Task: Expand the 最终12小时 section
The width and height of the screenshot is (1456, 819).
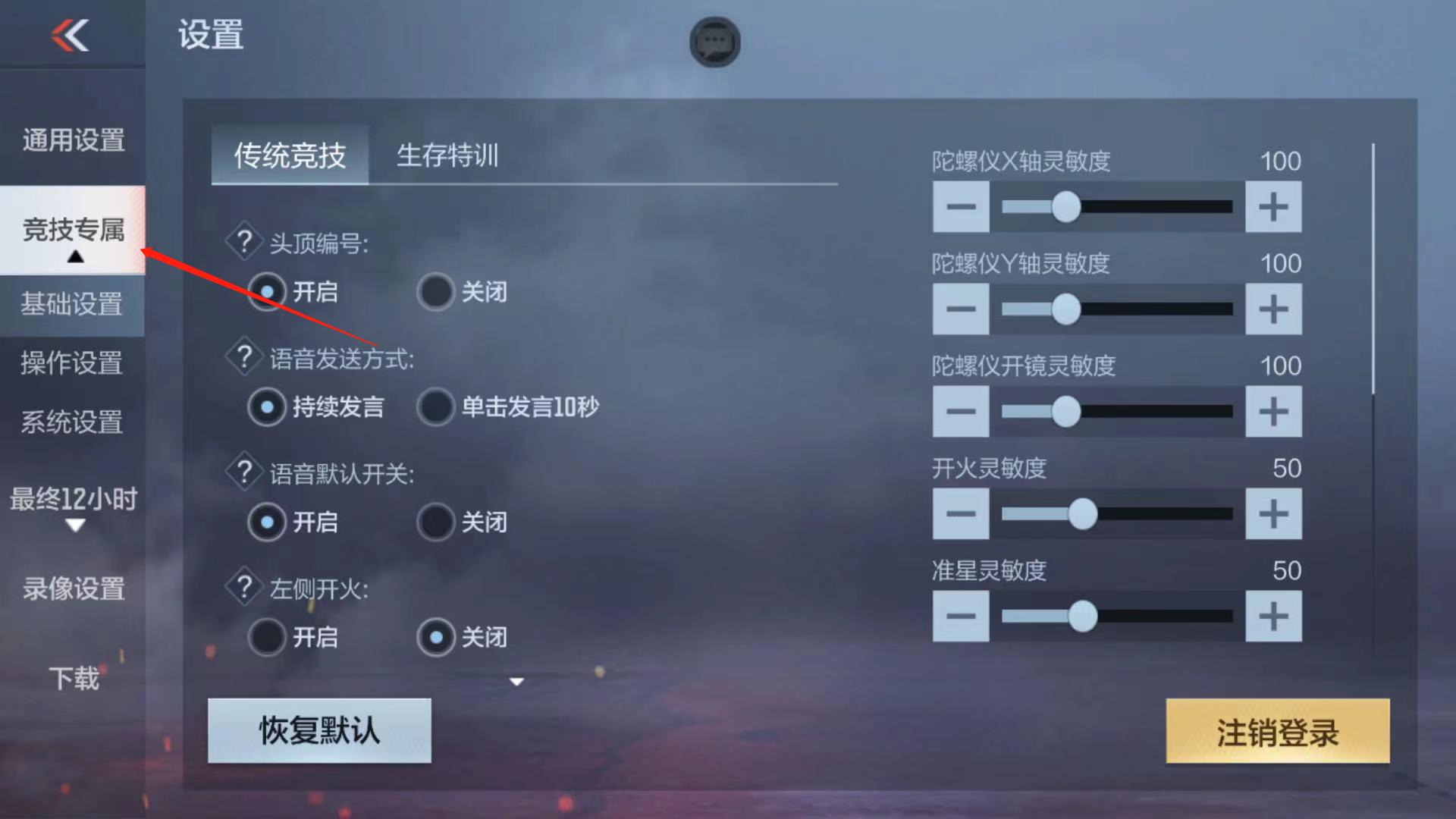Action: [74, 526]
